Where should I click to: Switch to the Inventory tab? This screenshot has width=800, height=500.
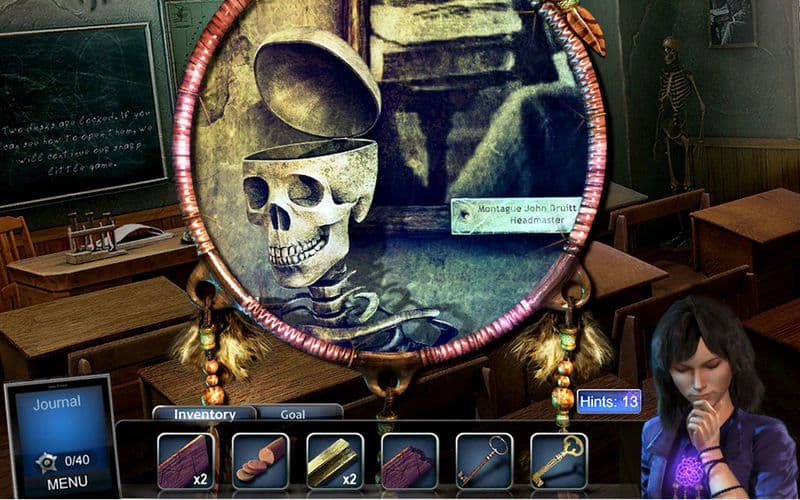pyautogui.click(x=204, y=414)
